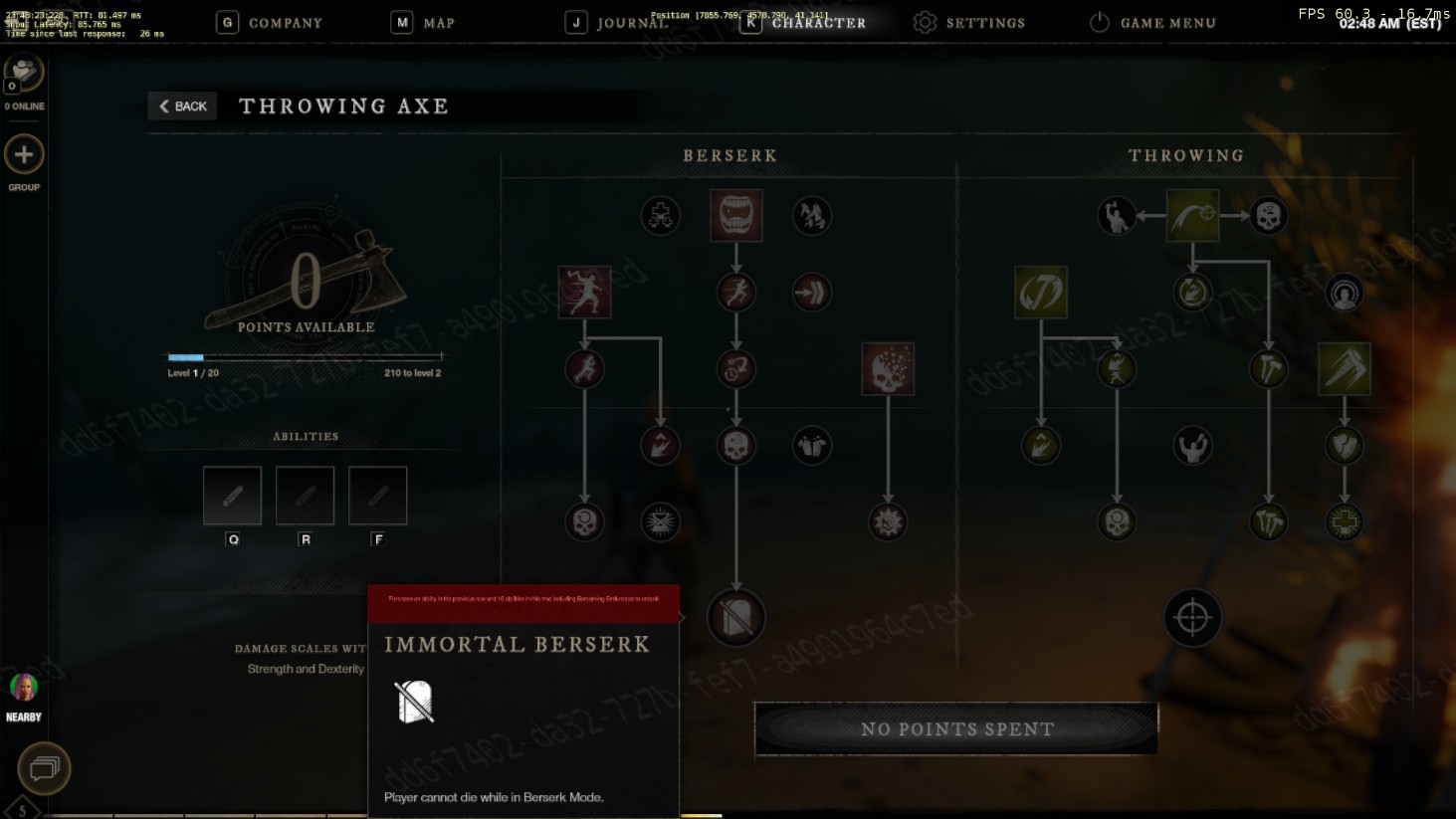Screen dimensions: 1456x819
Task: Open Settings from the top bar
Action: [969, 23]
